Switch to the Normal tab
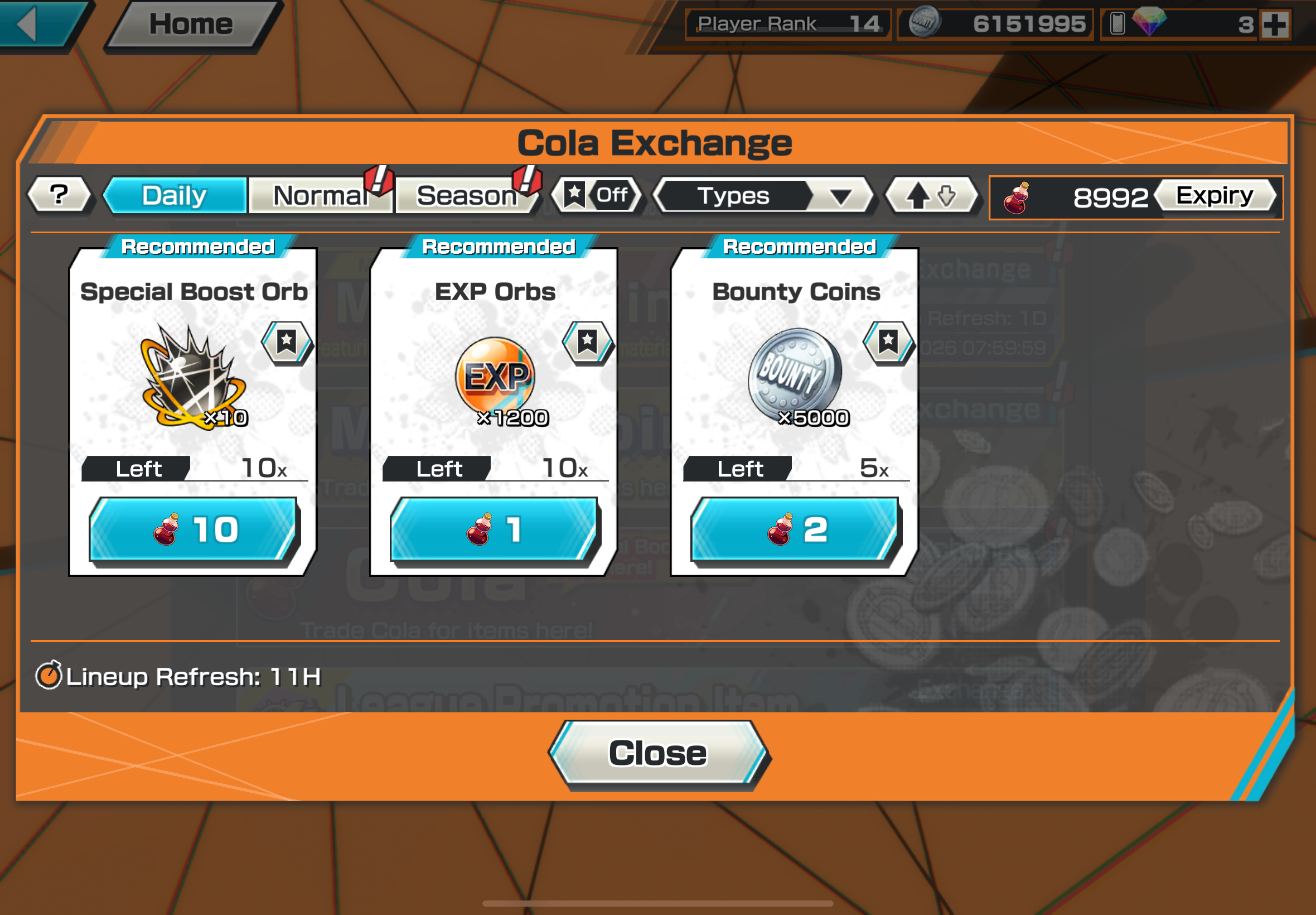 click(321, 195)
